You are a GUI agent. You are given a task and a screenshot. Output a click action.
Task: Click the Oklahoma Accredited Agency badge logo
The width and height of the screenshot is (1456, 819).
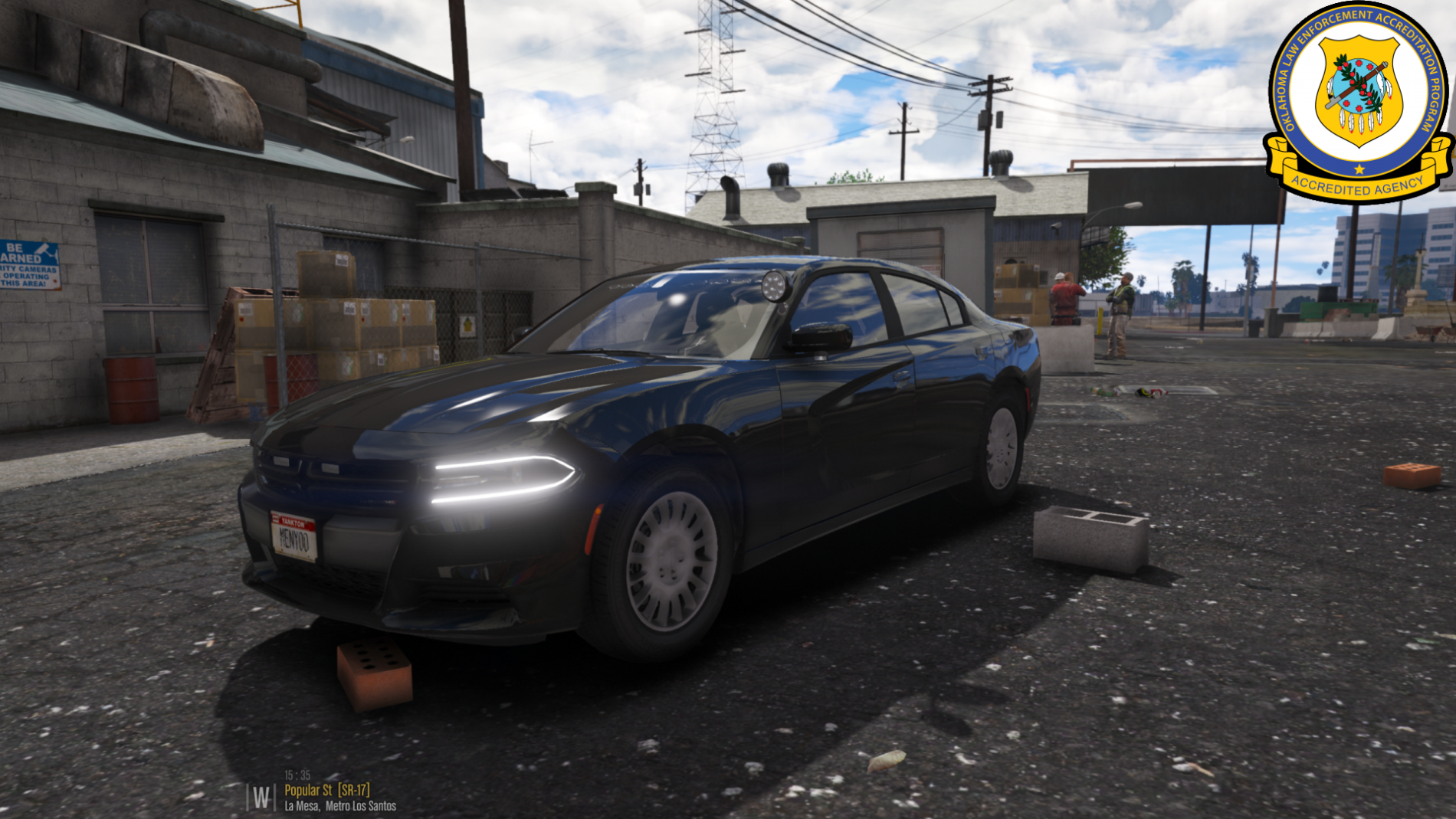pyautogui.click(x=1358, y=101)
